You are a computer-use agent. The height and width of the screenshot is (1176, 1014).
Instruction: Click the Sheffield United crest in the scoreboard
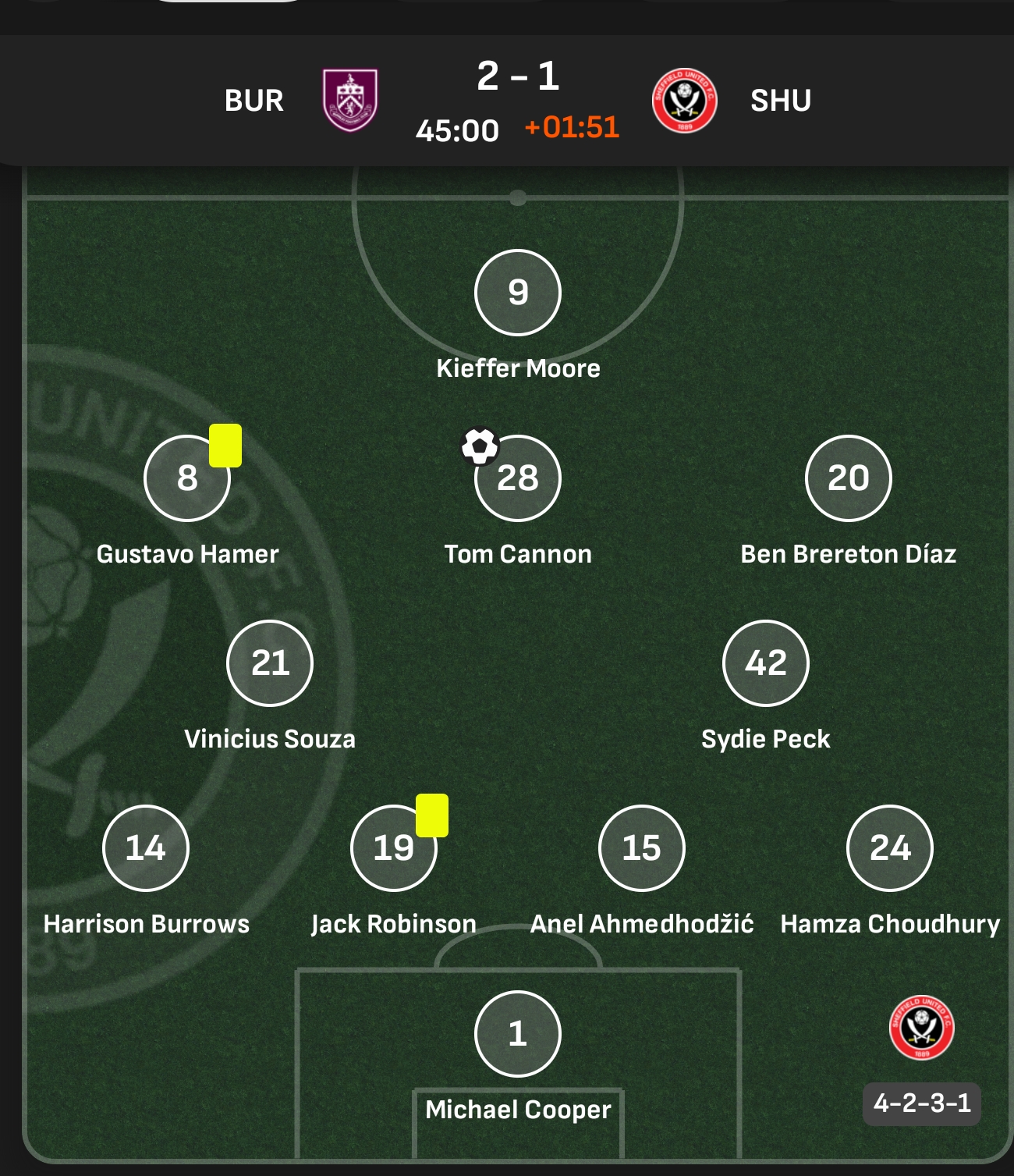point(684,101)
